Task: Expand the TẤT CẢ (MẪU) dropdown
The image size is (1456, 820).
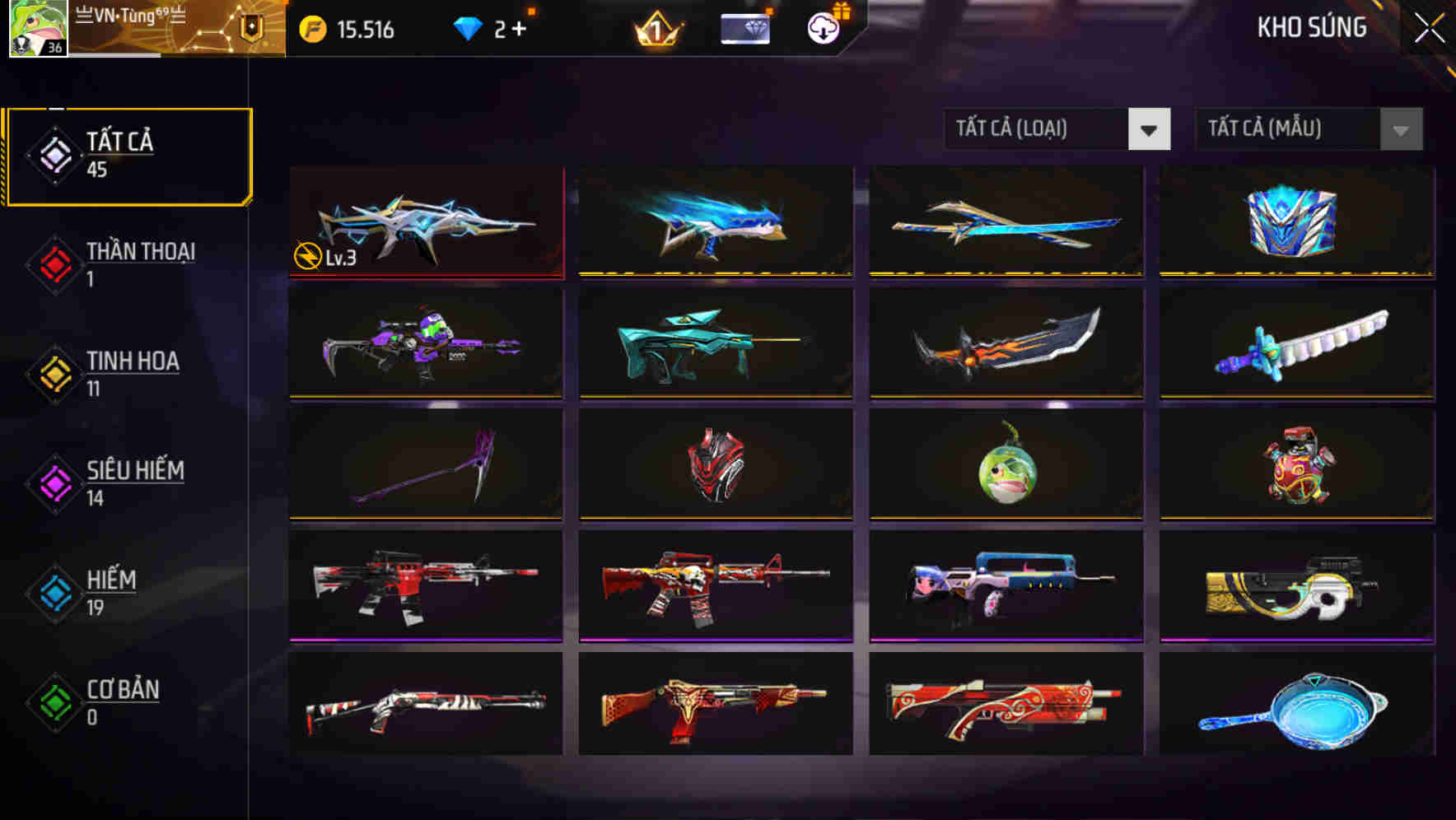Action: click(1285, 129)
